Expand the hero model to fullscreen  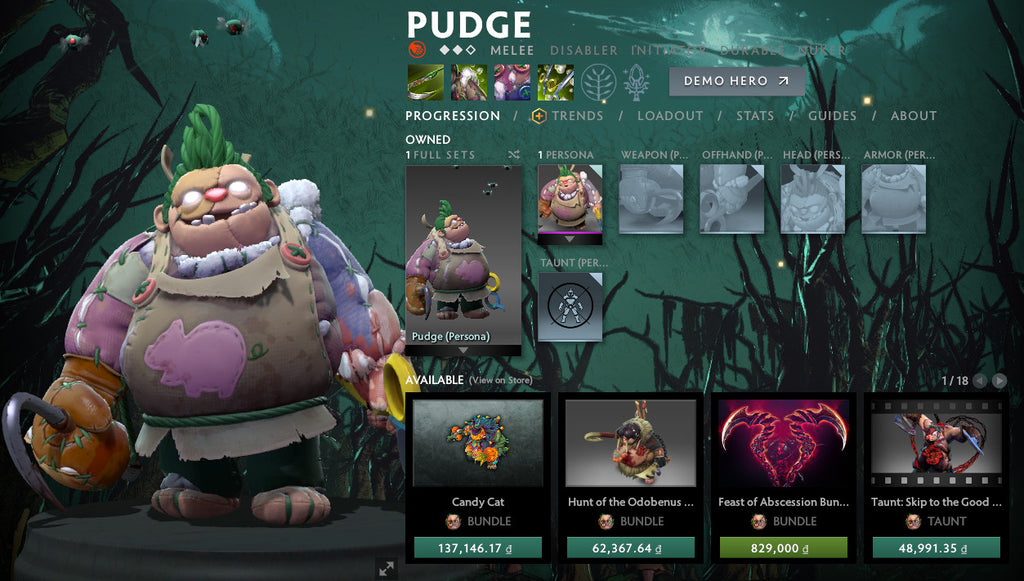[x=386, y=568]
